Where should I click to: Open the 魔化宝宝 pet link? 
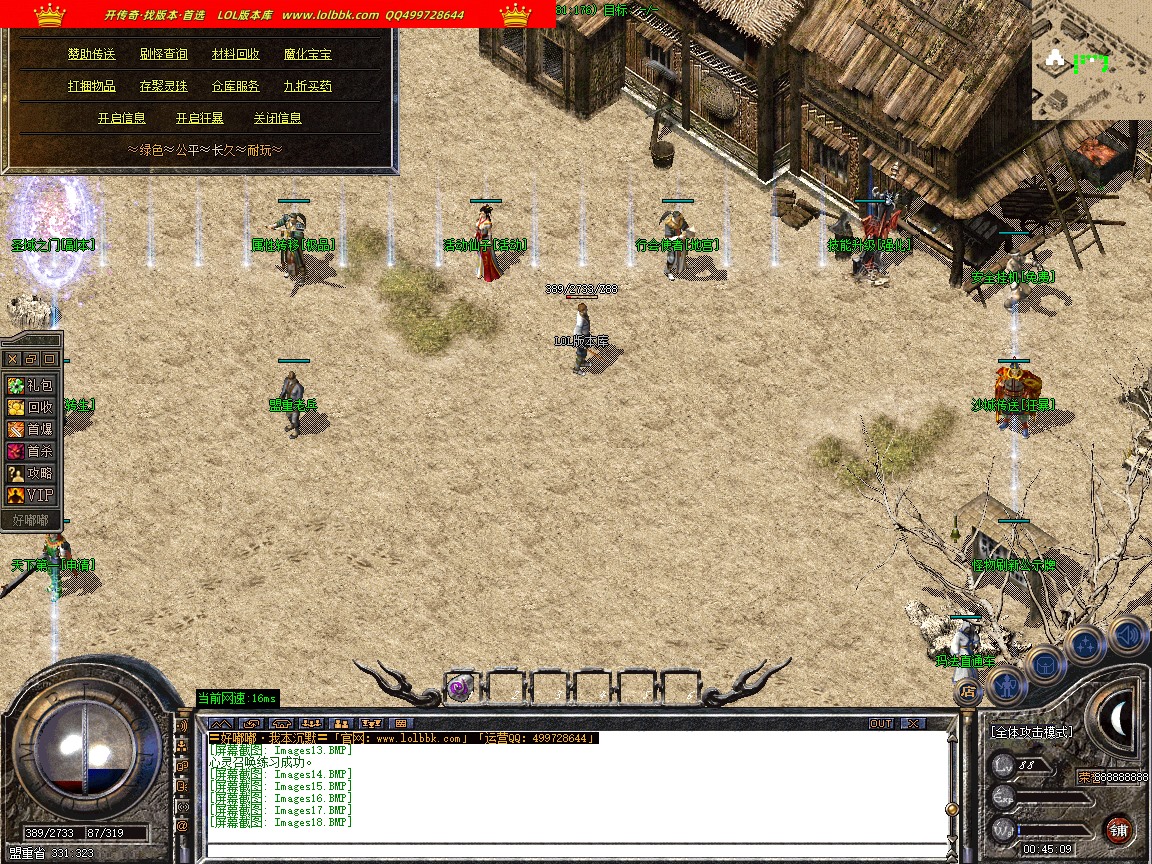pyautogui.click(x=308, y=54)
